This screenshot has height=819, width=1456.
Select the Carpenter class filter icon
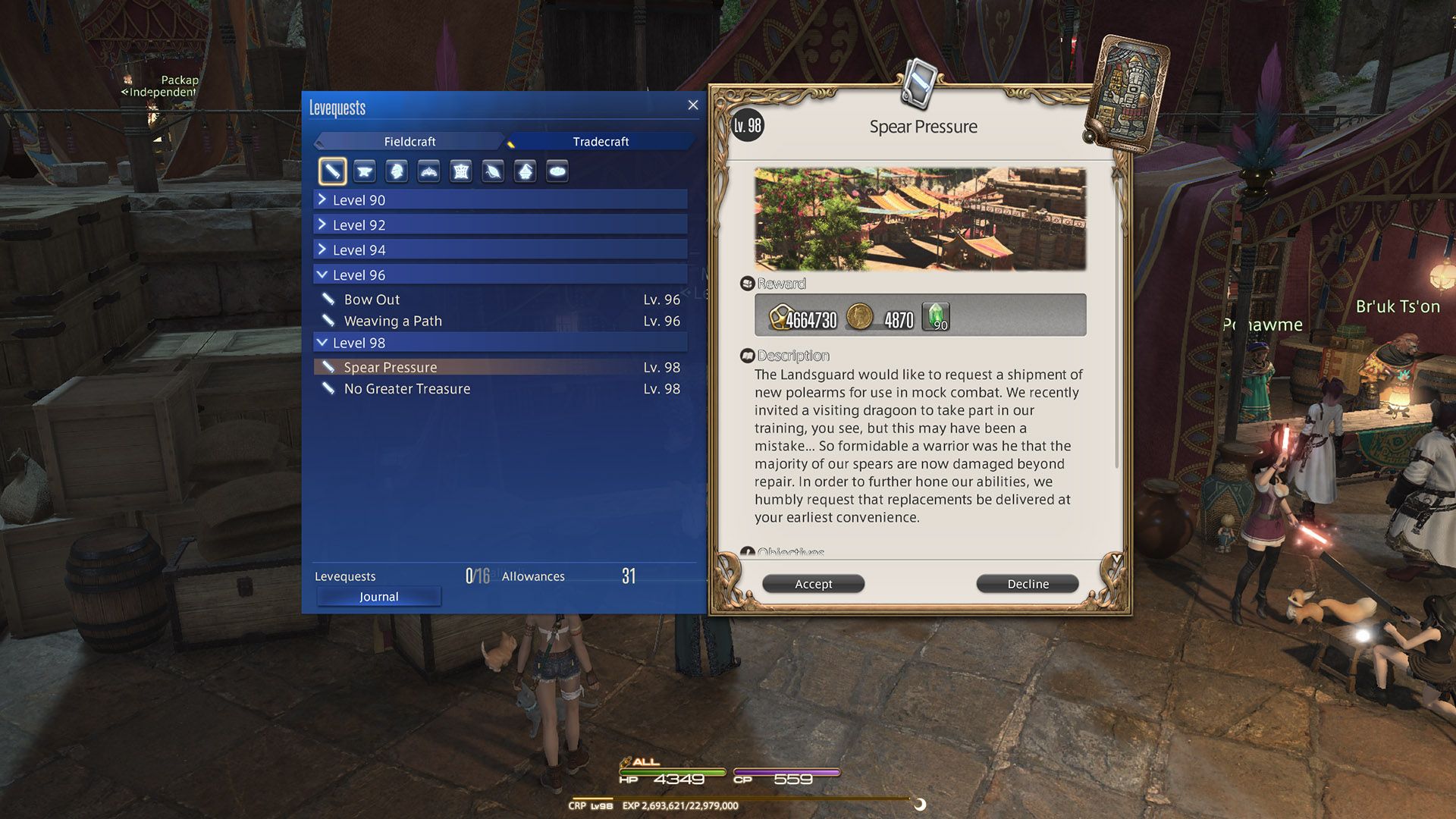333,170
